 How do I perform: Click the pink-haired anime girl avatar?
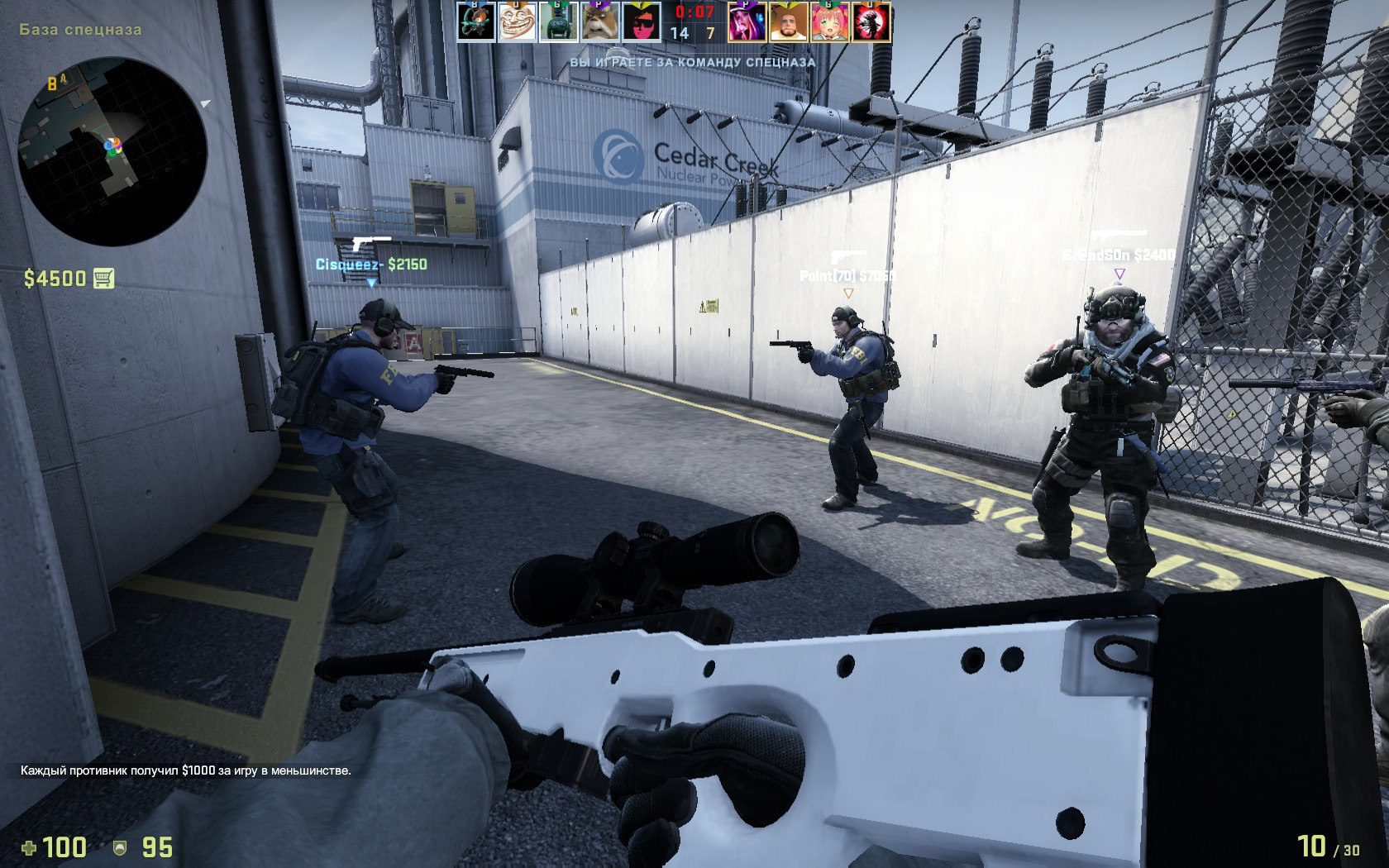point(829,21)
